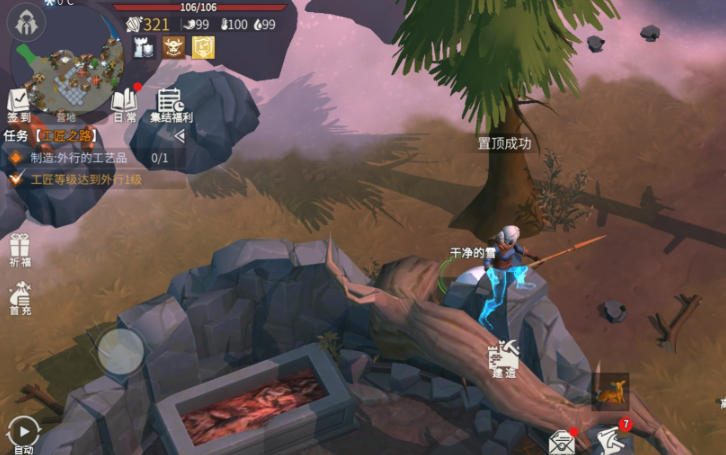The height and width of the screenshot is (455, 726).
Task: Select the yellow shield status icon
Action: point(203,47)
